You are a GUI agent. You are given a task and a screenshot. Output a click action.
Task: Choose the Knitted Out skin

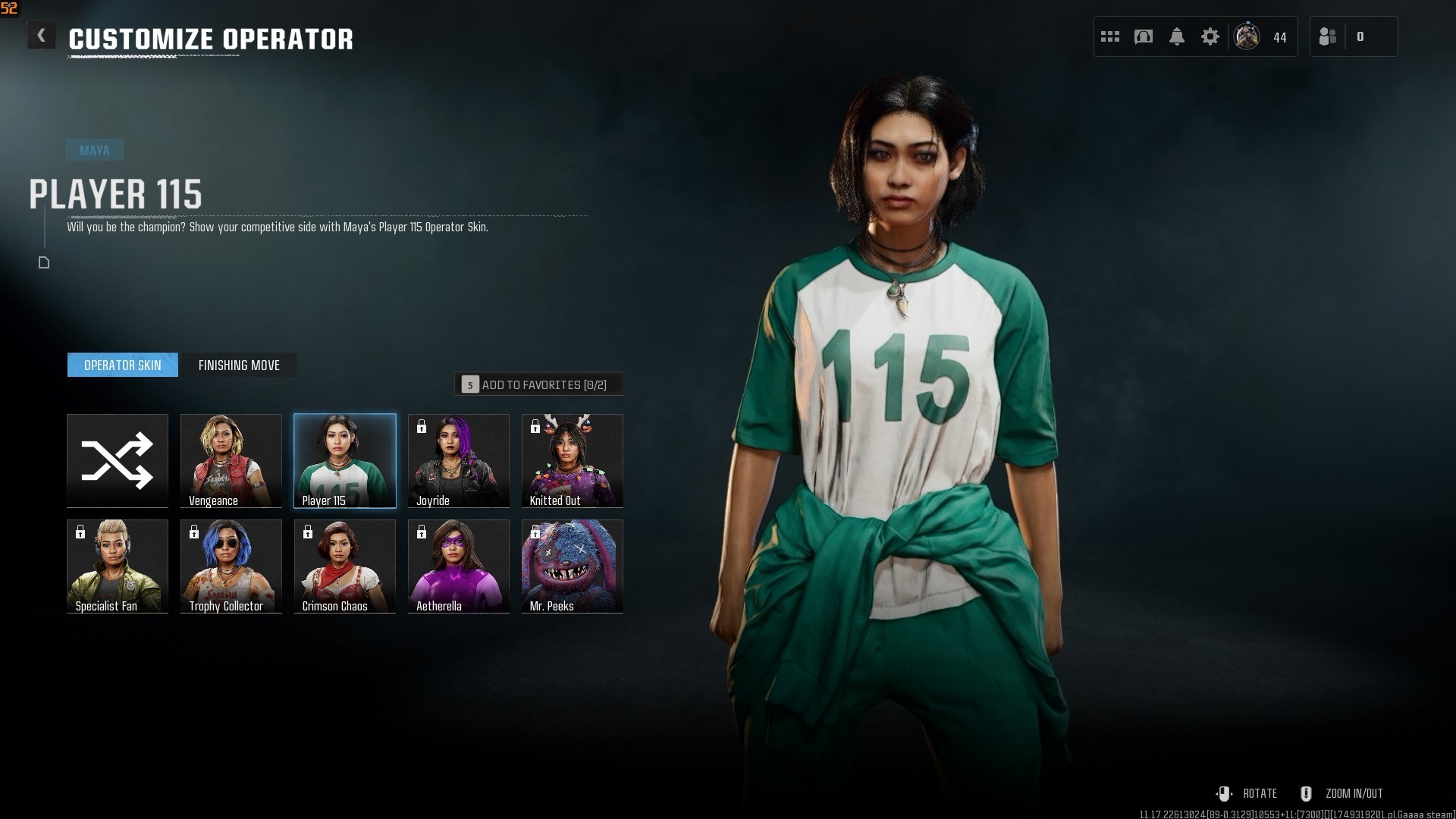click(573, 460)
